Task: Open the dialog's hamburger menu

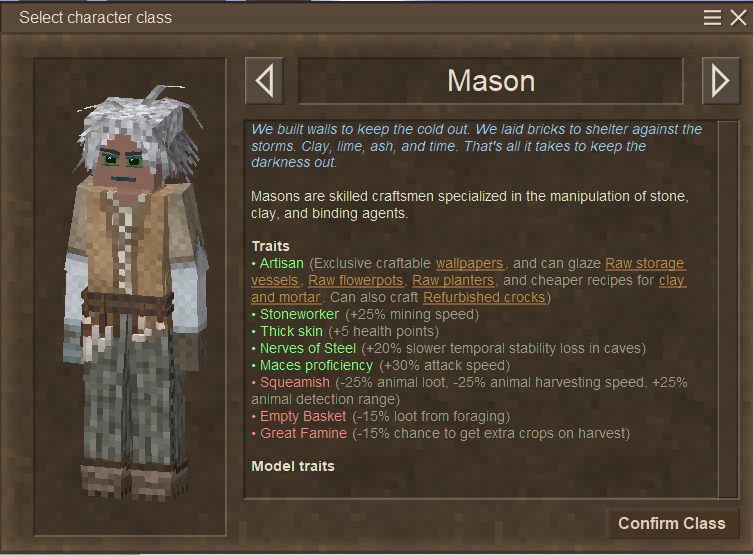Action: pos(713,17)
